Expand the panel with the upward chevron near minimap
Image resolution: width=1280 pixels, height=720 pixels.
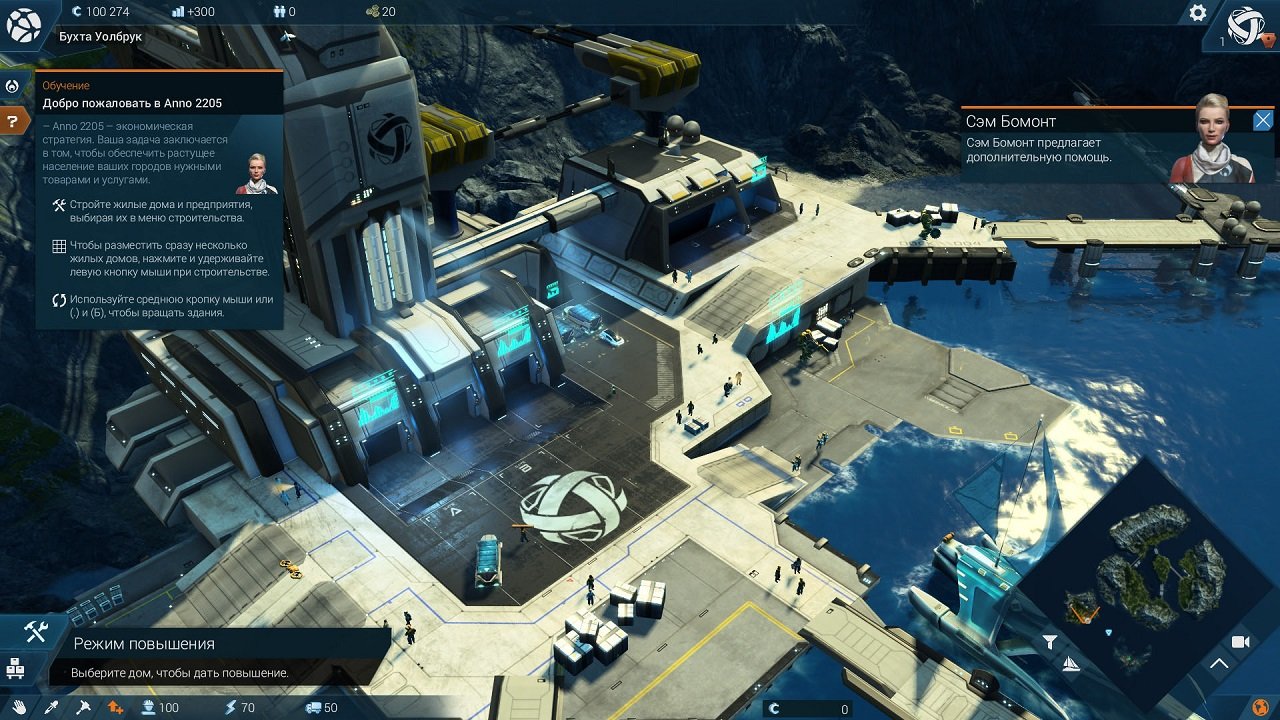tap(1220, 662)
